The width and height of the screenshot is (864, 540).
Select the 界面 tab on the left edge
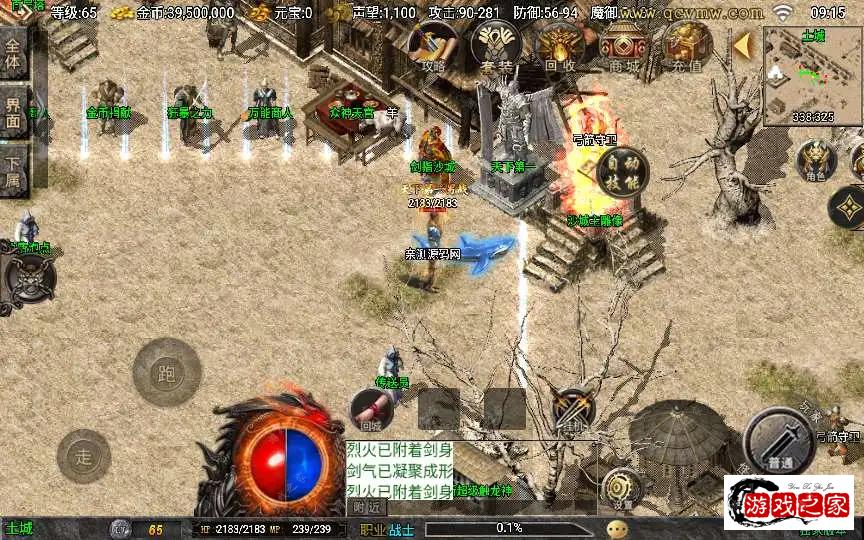13,112
